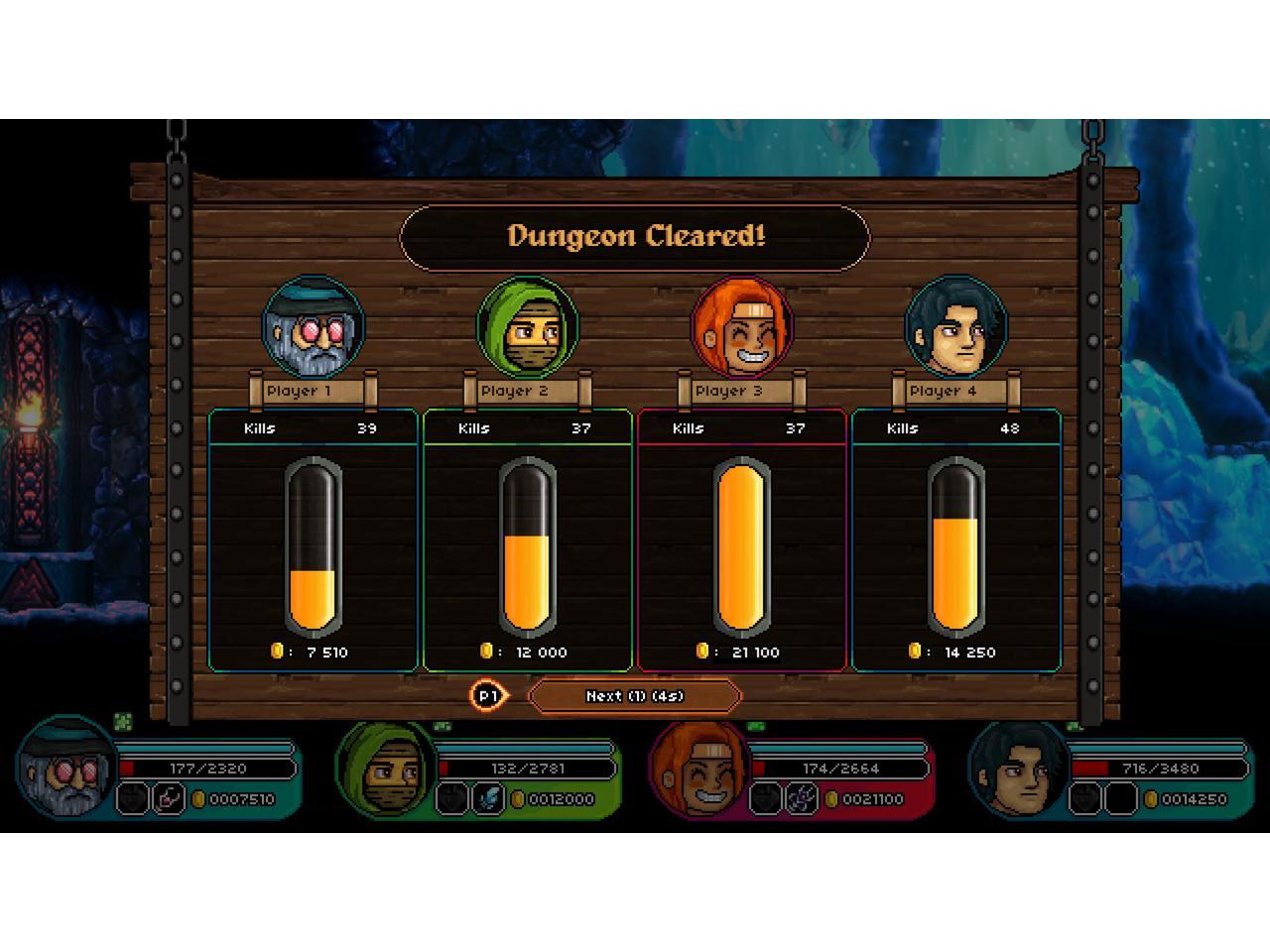Select Player 4's dark-haired portrait
This screenshot has height=952, width=1270.
pos(955,328)
